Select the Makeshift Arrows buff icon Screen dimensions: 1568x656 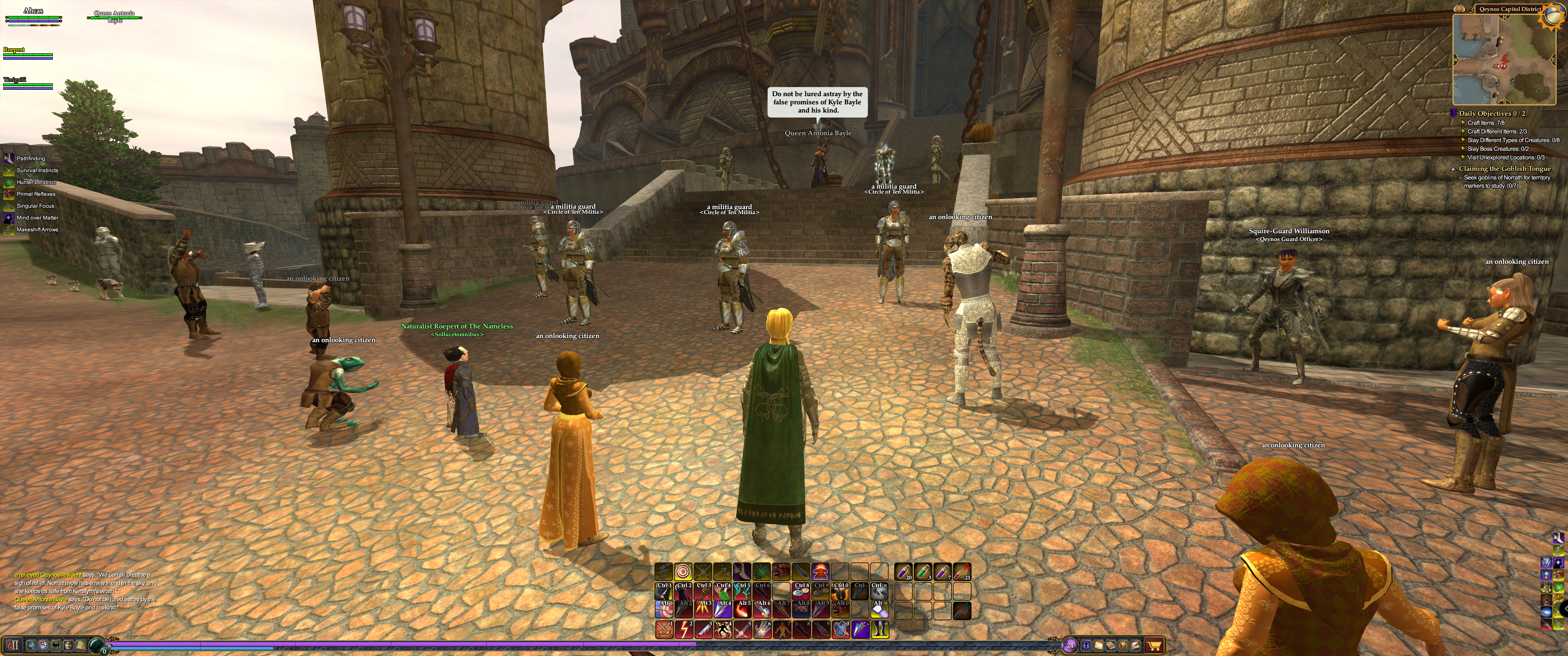9,230
